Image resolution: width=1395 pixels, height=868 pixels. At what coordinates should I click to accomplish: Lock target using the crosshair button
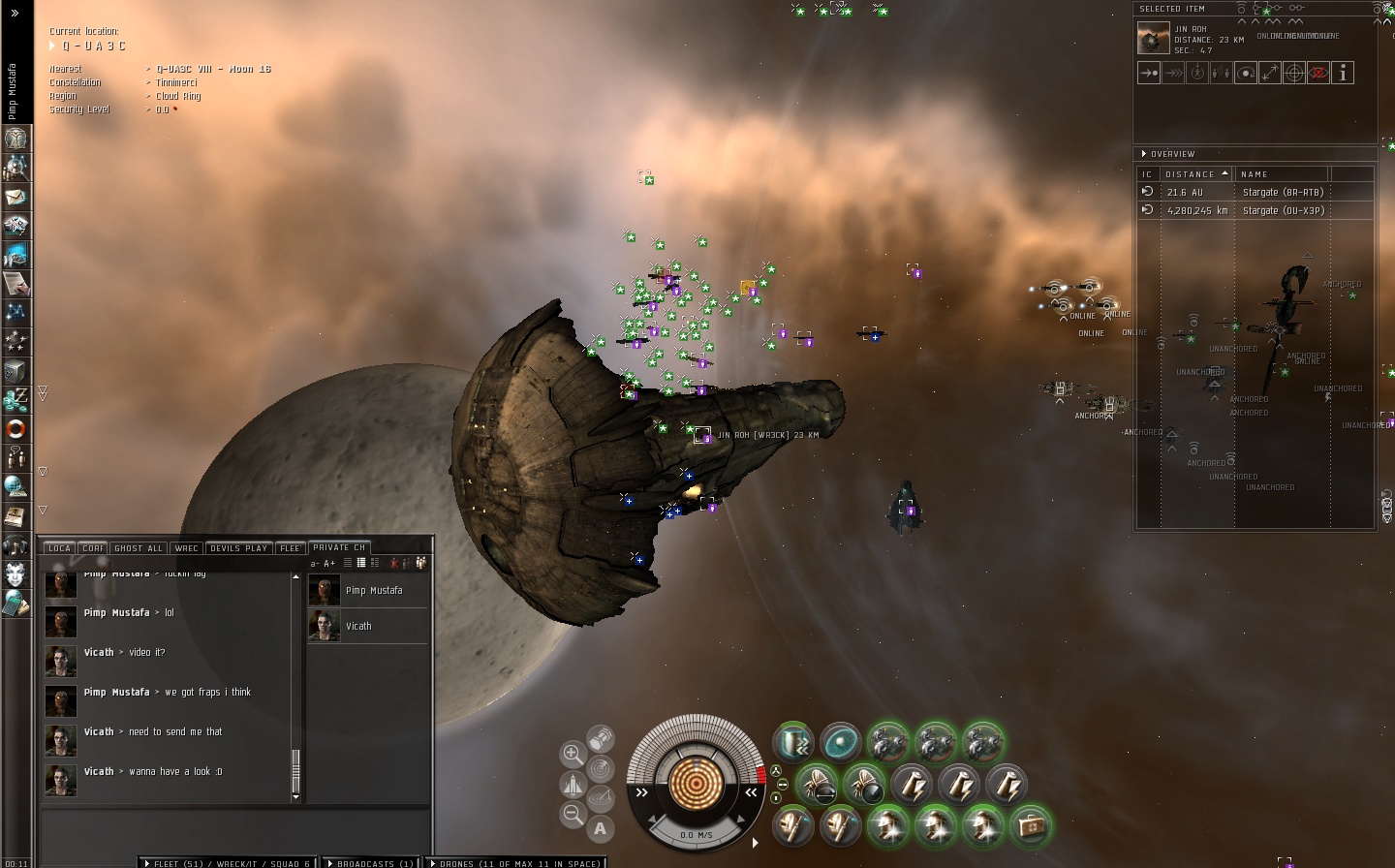coord(1294,73)
